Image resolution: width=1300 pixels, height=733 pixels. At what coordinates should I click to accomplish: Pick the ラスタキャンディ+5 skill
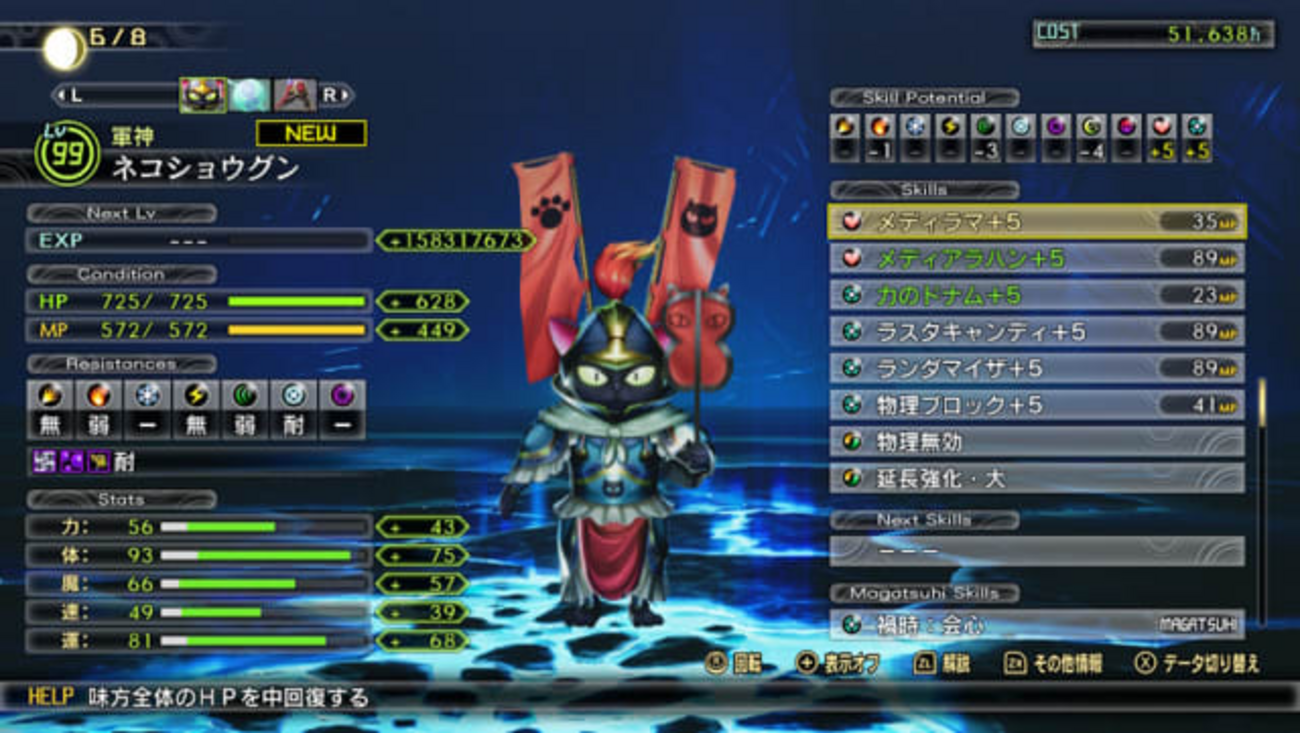click(x=1037, y=332)
